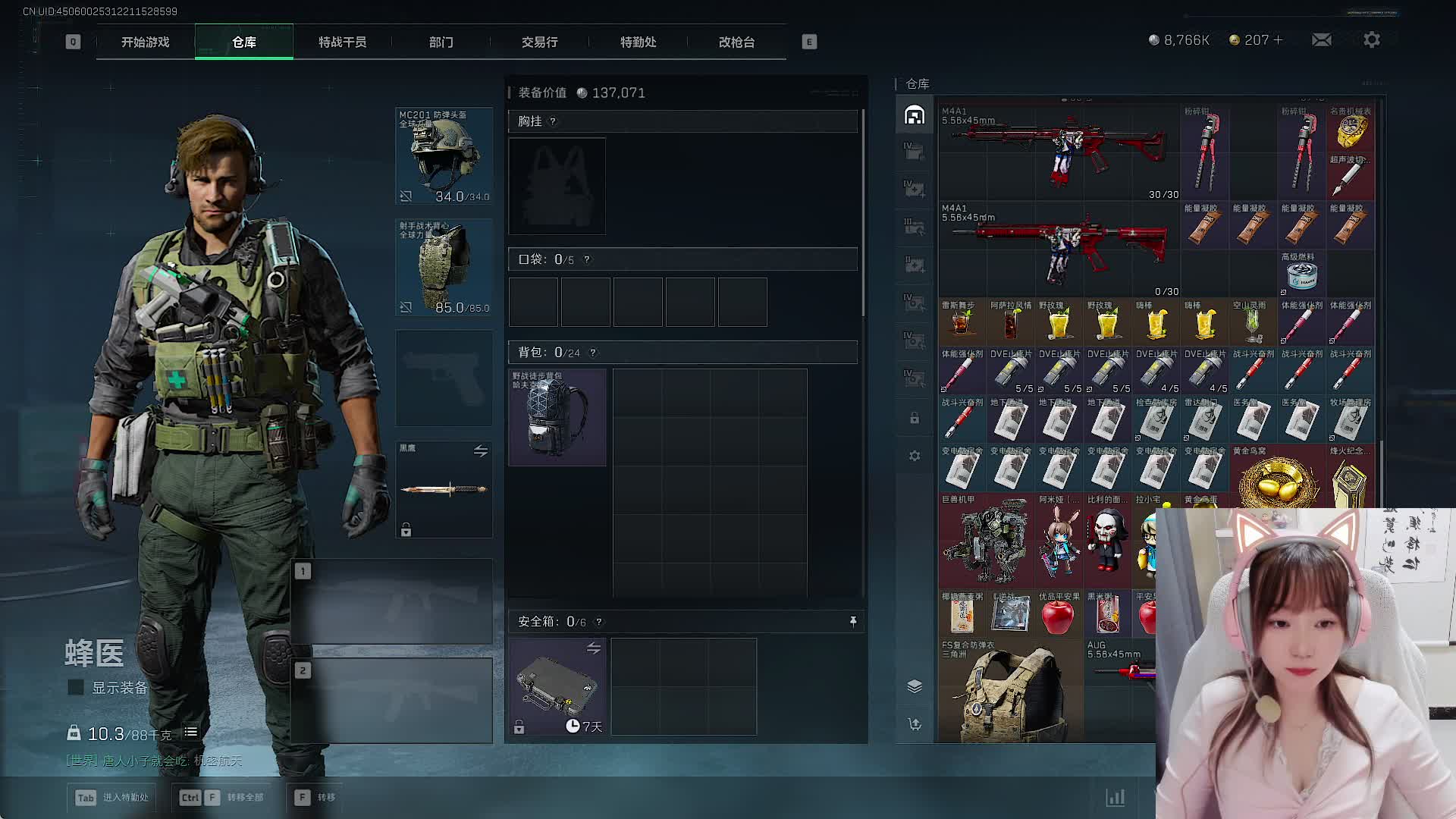
Task: Select the 野战徒步背包 backpack slot
Action: [557, 417]
